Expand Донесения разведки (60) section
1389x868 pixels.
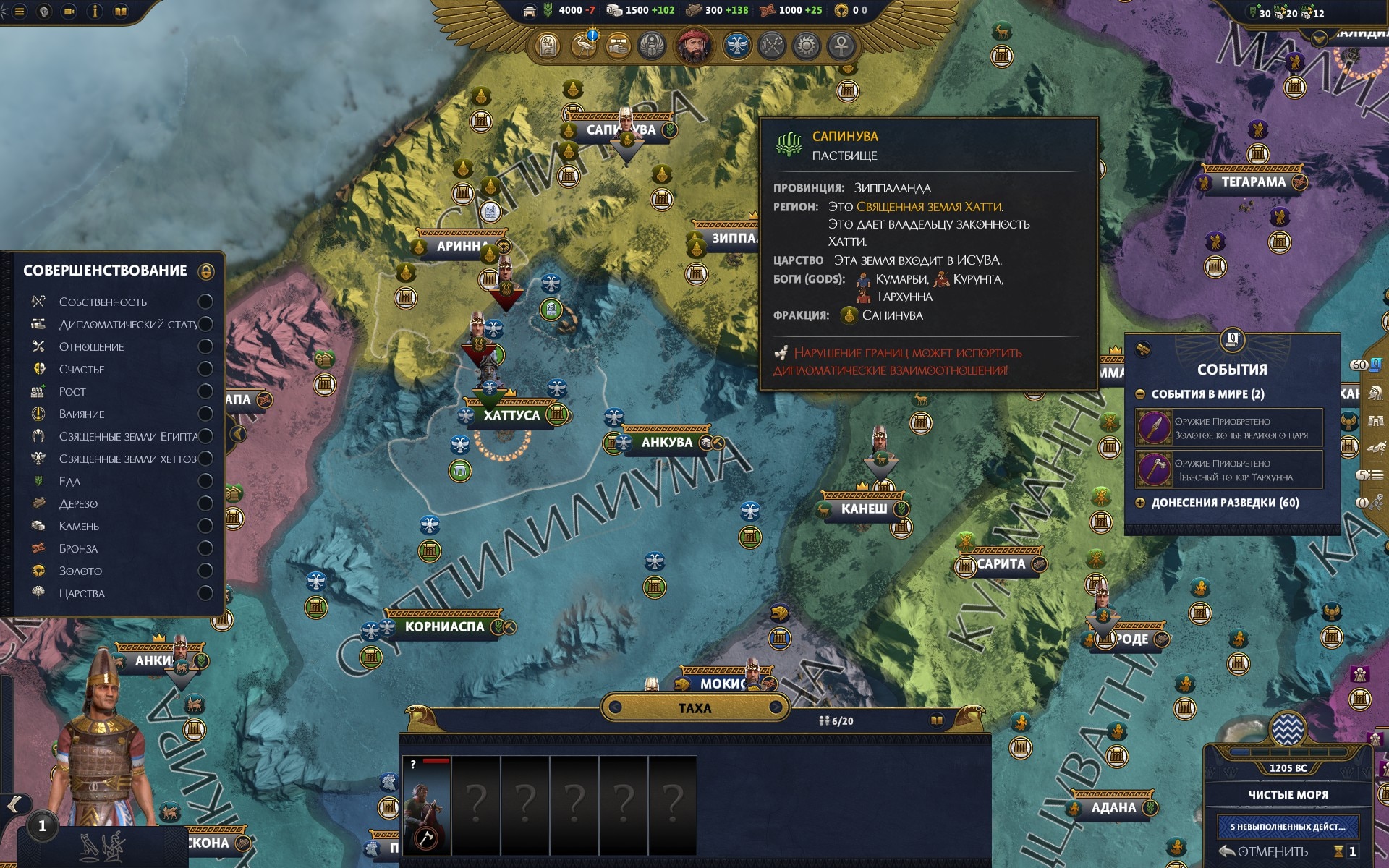tap(1140, 503)
